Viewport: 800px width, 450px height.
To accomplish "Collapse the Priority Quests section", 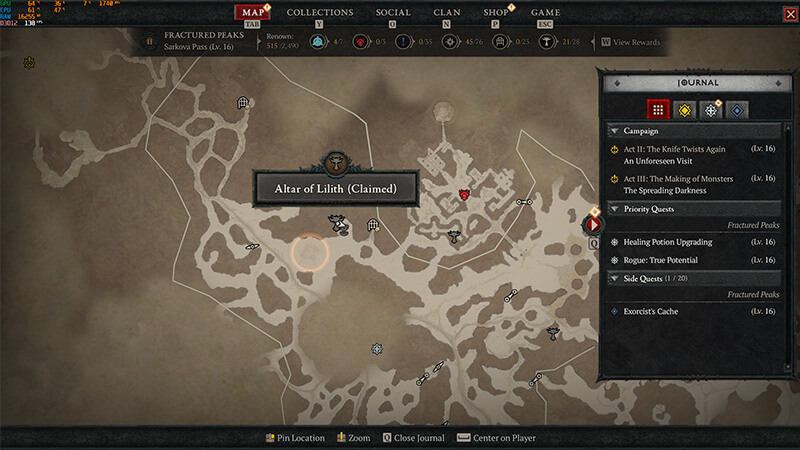I will (613, 209).
